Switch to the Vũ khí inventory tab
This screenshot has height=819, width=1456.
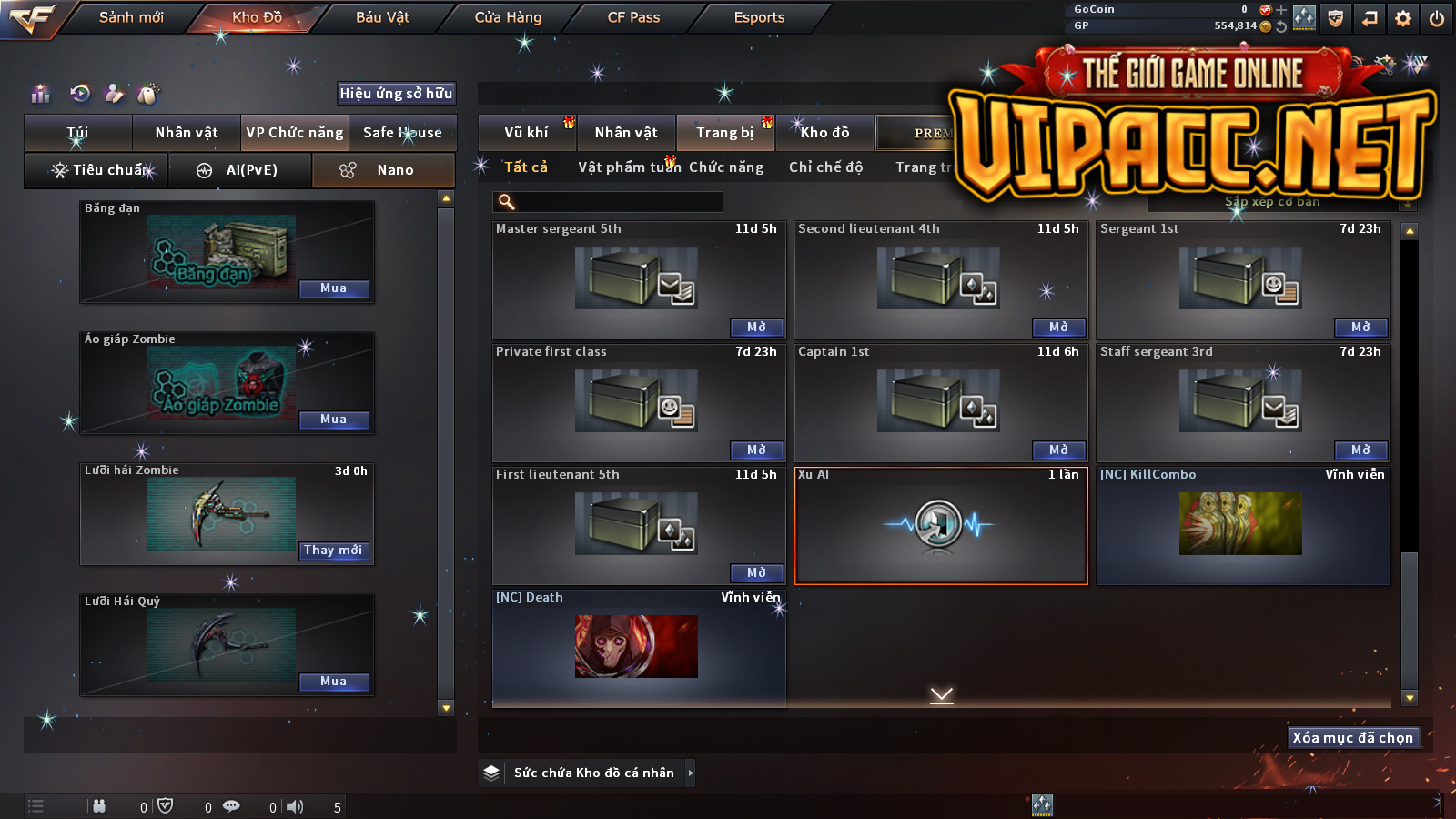526,133
